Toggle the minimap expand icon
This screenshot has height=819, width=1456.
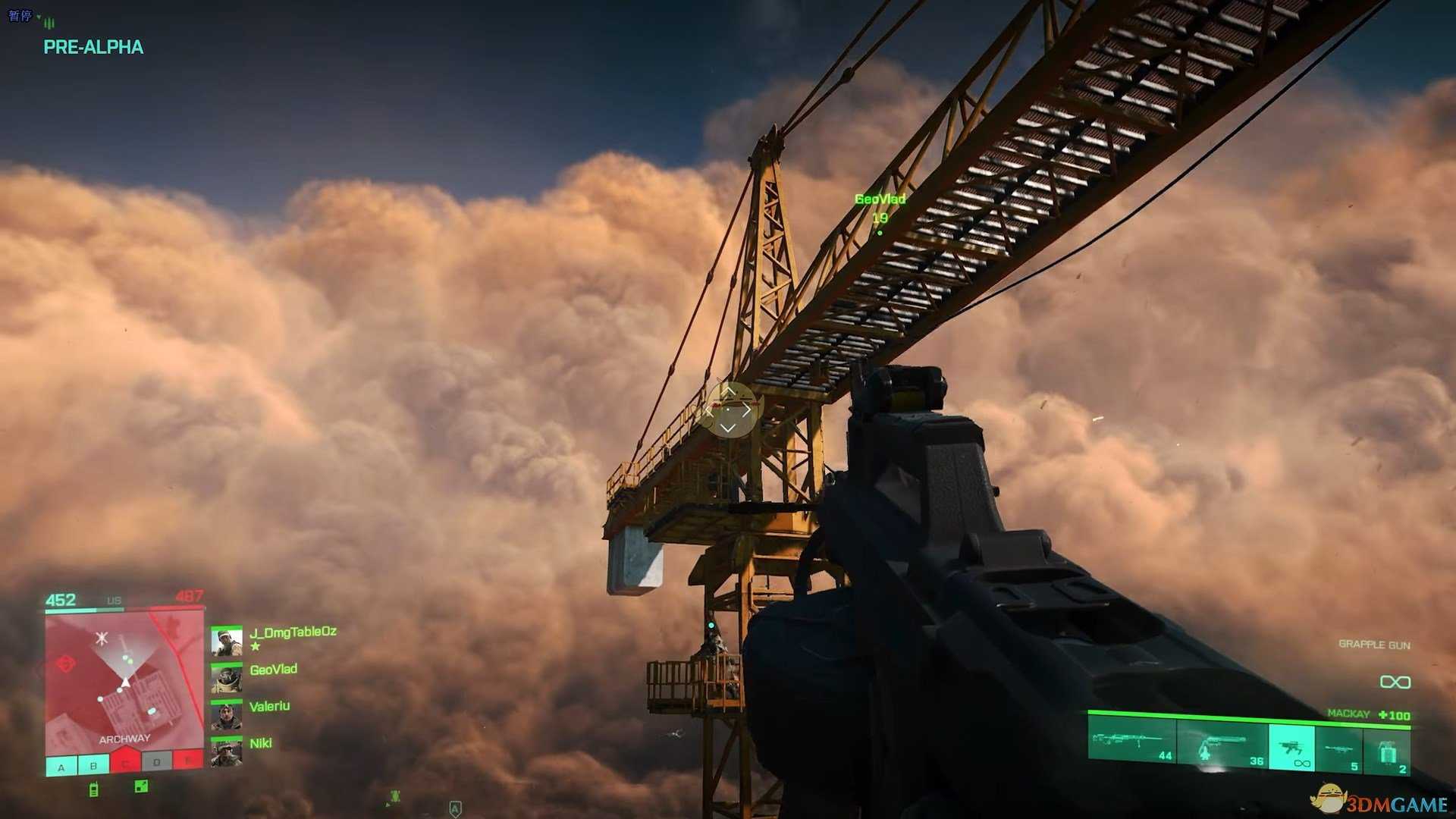click(x=141, y=786)
